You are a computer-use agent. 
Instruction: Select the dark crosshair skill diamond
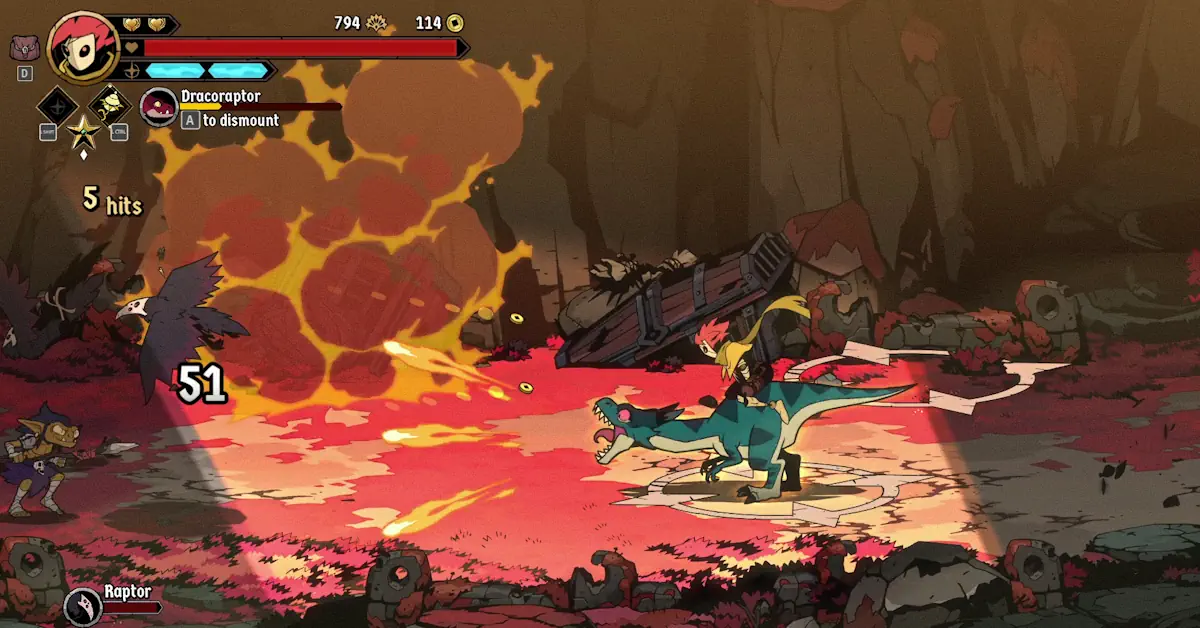coord(57,105)
